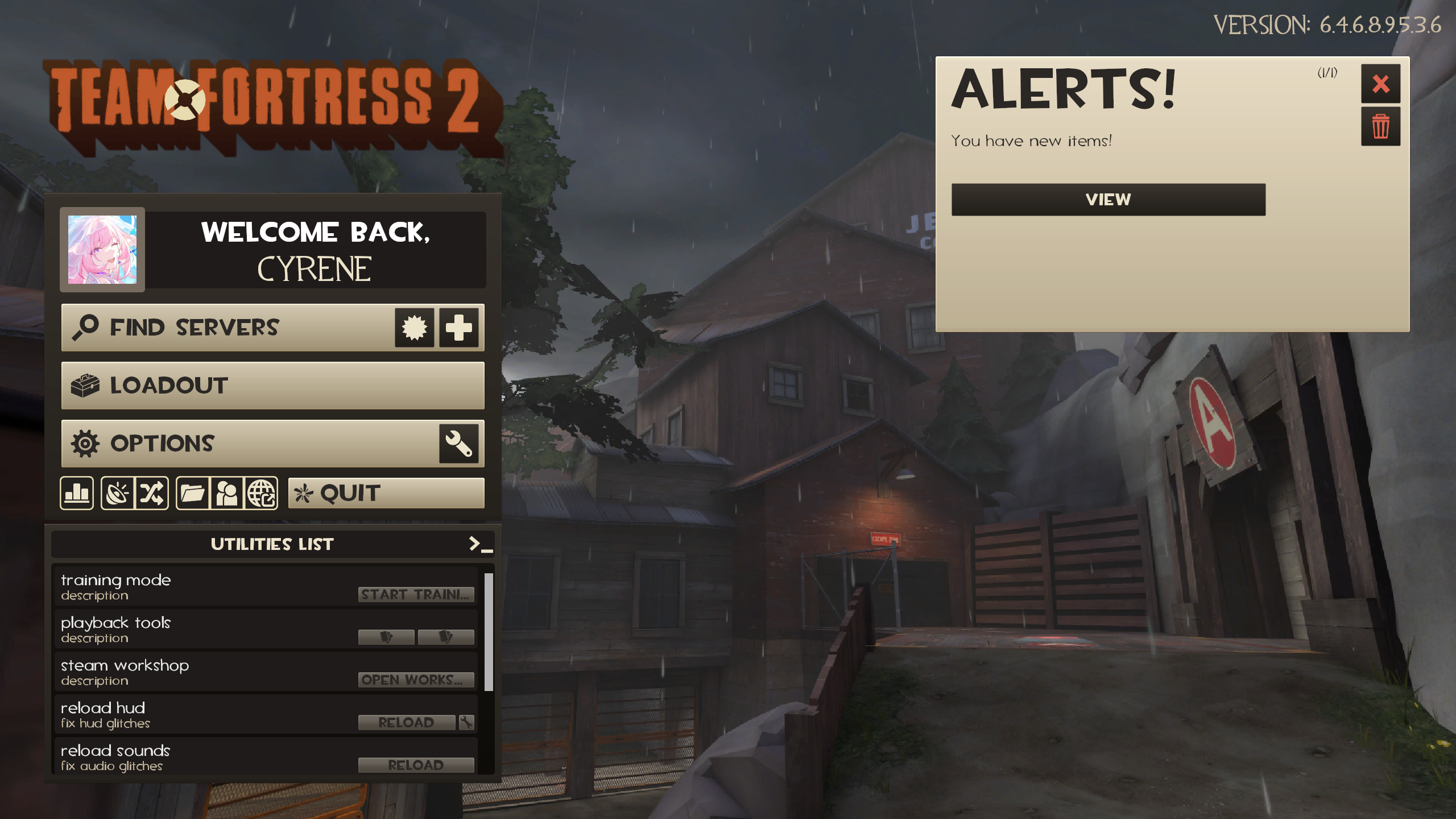Open the Find Servers menu
1456x819 pixels.
[195, 326]
